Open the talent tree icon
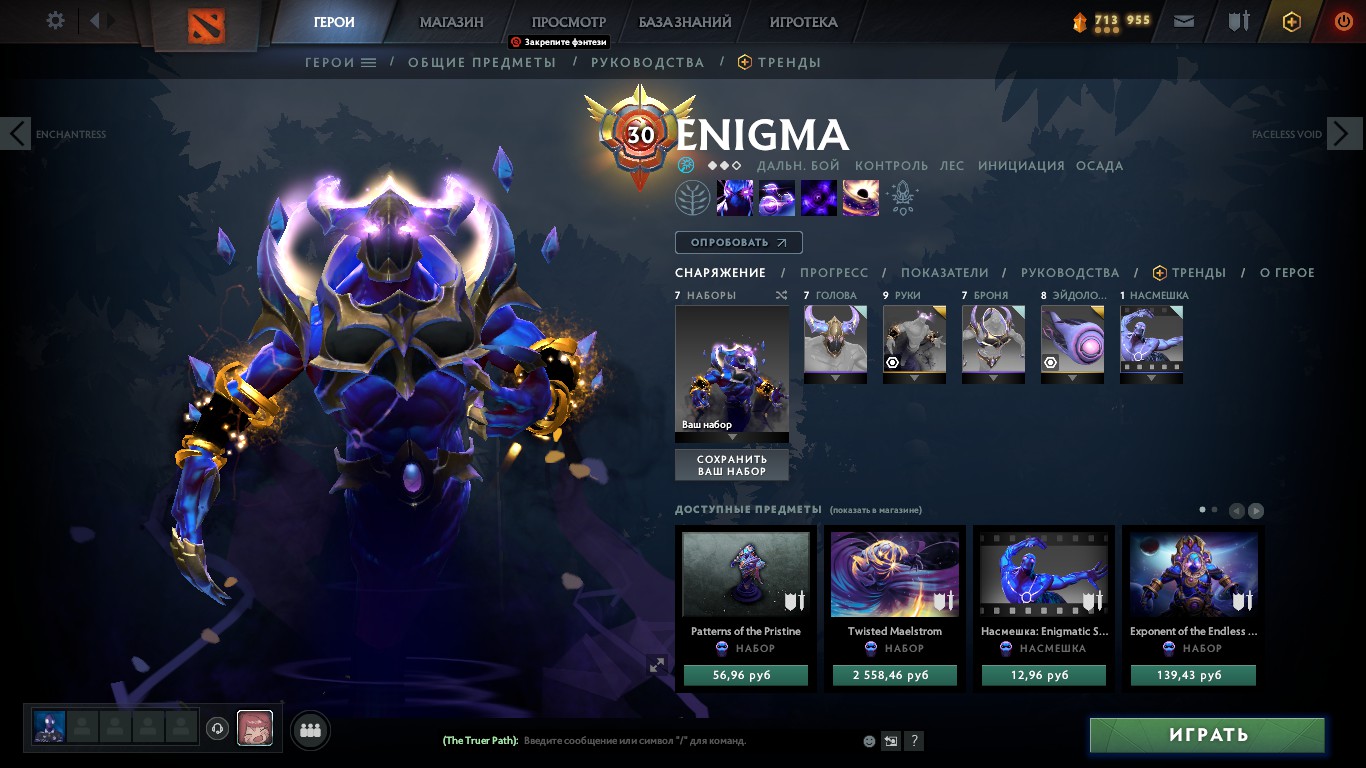 tap(693, 197)
